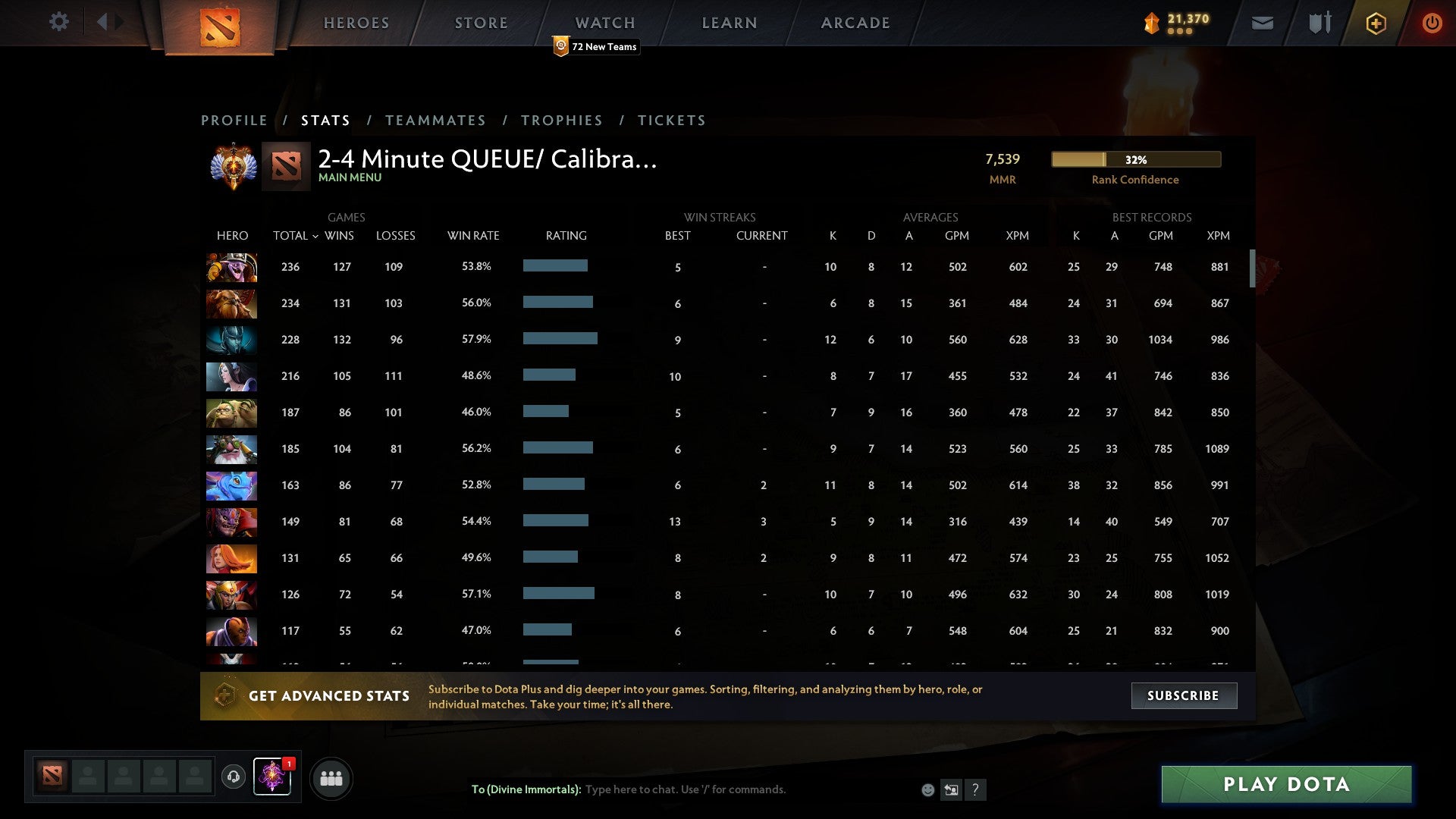Click the 72 New Teams notification badge

[x=596, y=46]
